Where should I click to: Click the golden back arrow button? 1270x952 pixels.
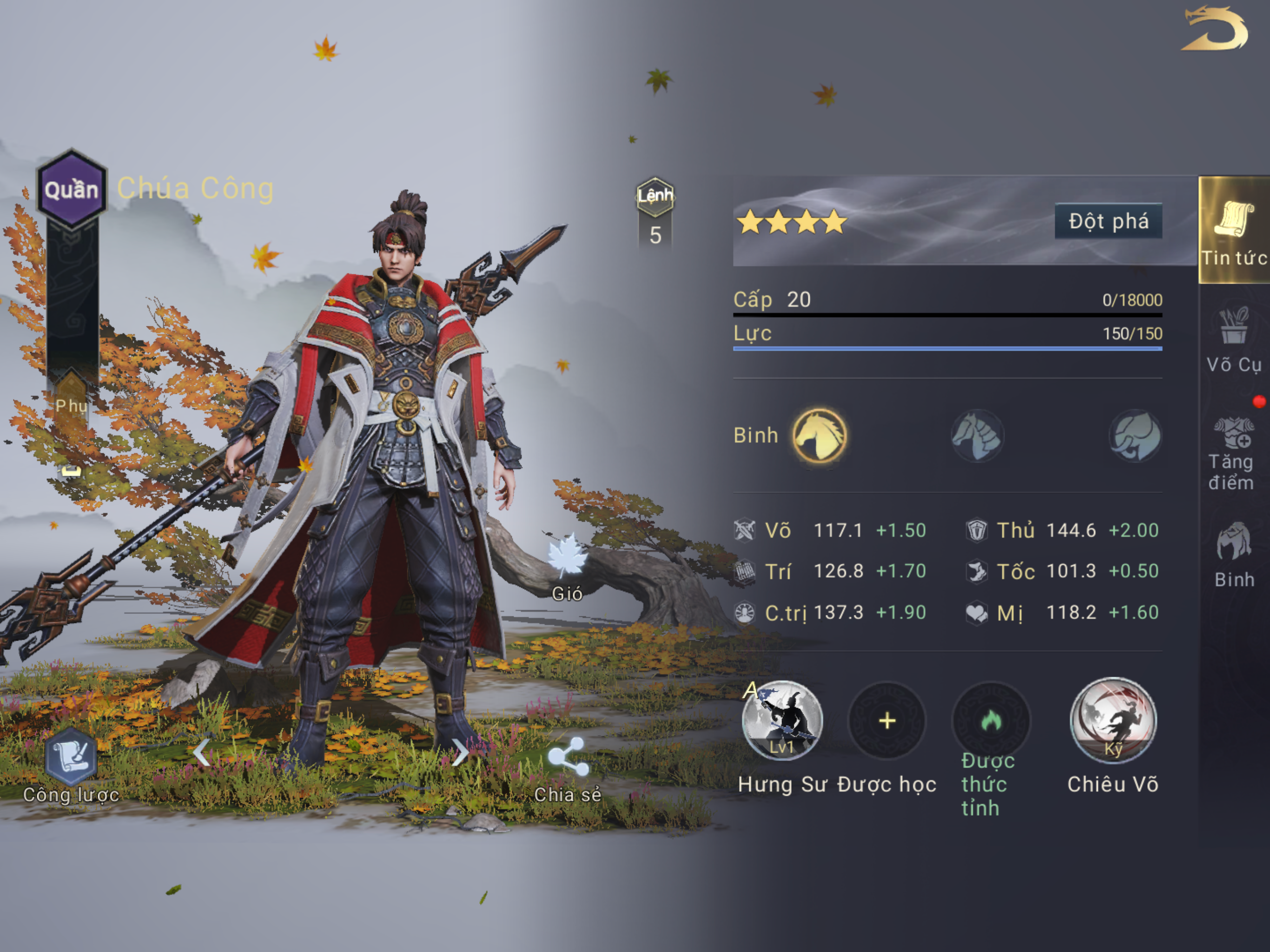pyautogui.click(x=1214, y=30)
